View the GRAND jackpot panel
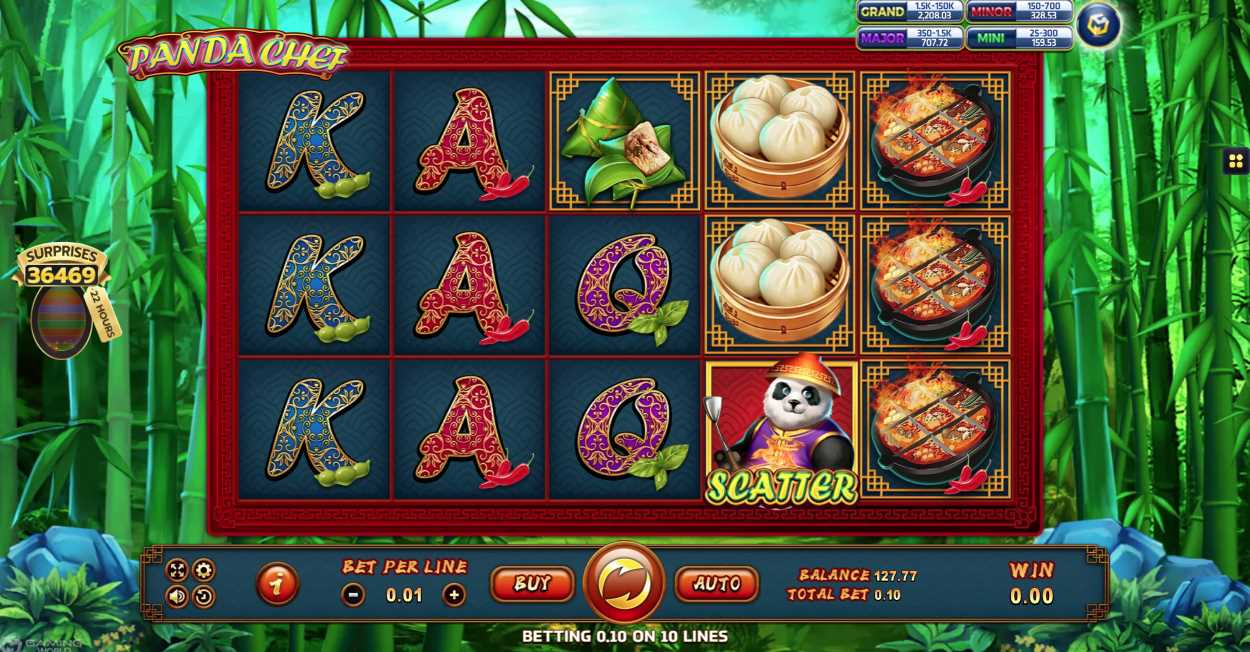This screenshot has height=652, width=1250. coord(909,12)
